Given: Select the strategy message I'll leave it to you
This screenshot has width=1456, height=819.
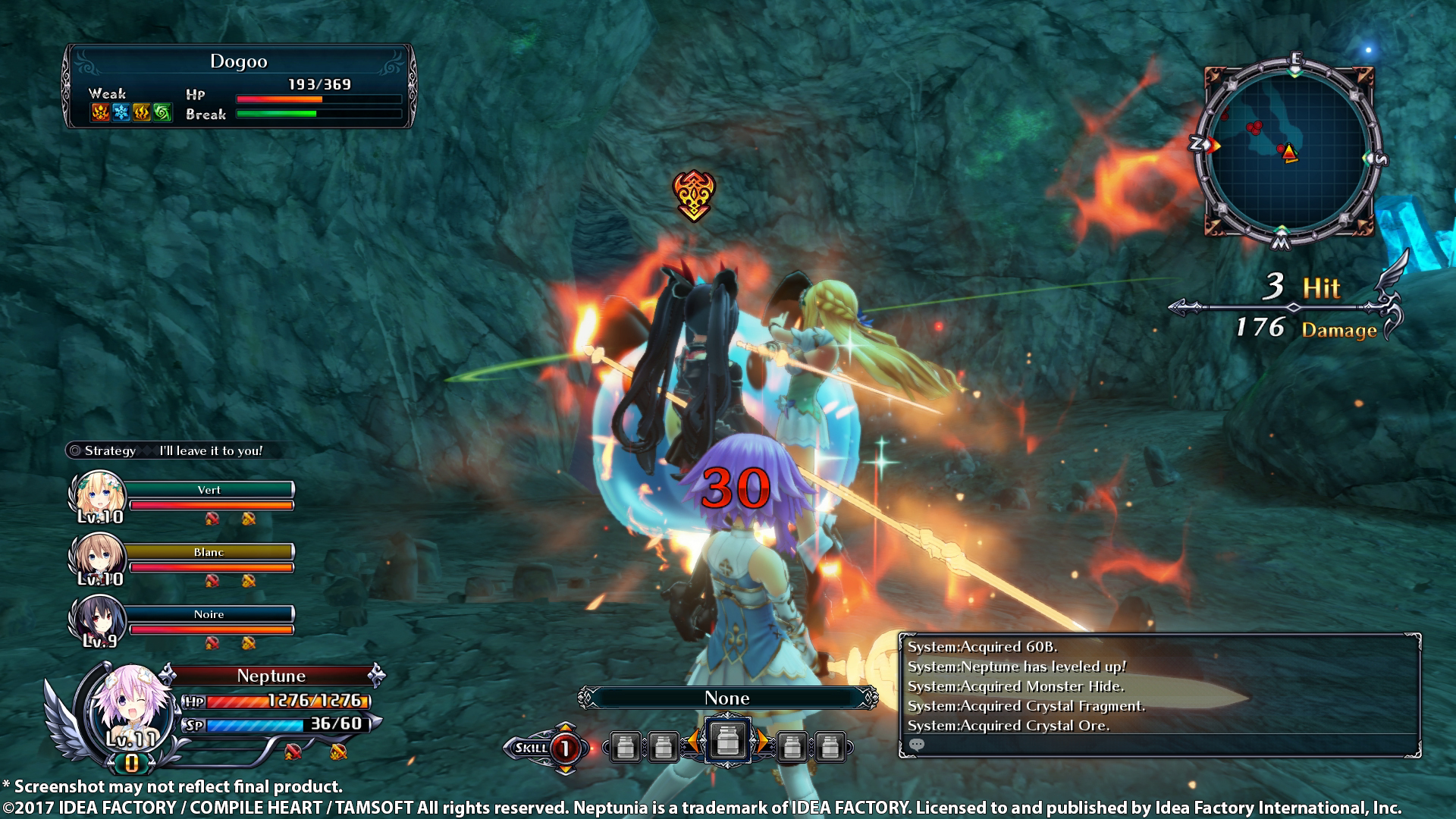Looking at the screenshot, I should (210, 450).
